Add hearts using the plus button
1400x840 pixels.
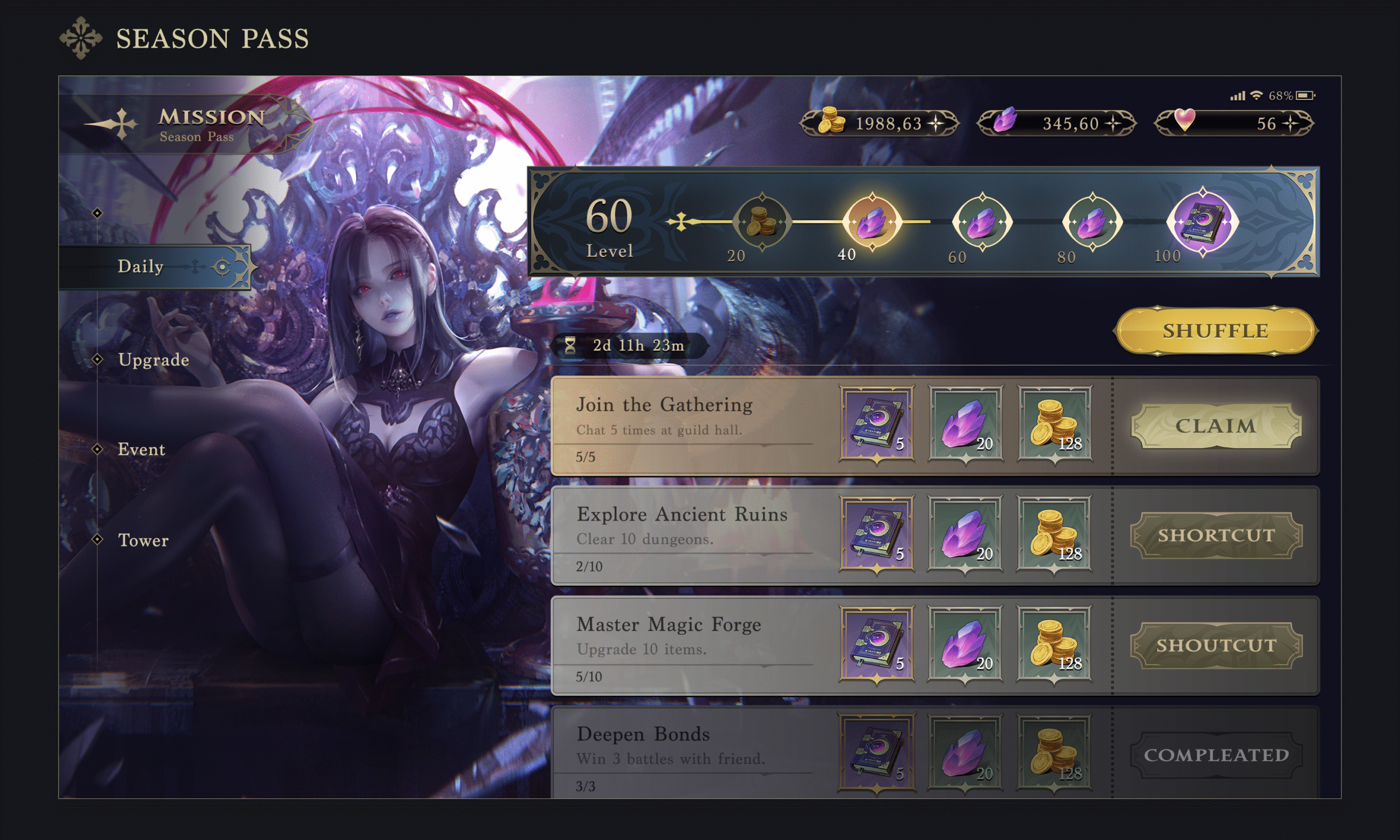[1290, 124]
